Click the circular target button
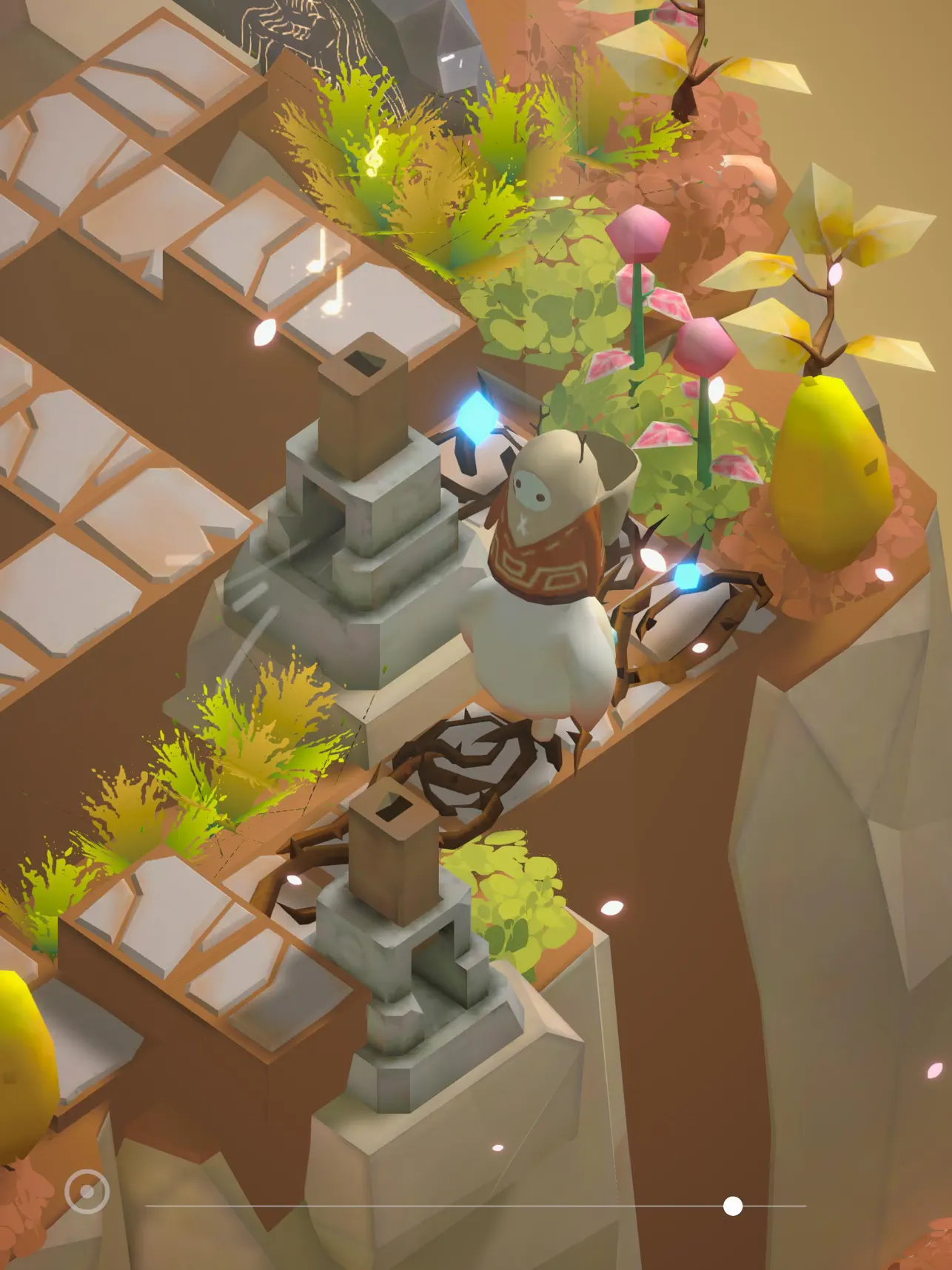The width and height of the screenshot is (952, 1270). pyautogui.click(x=87, y=1192)
